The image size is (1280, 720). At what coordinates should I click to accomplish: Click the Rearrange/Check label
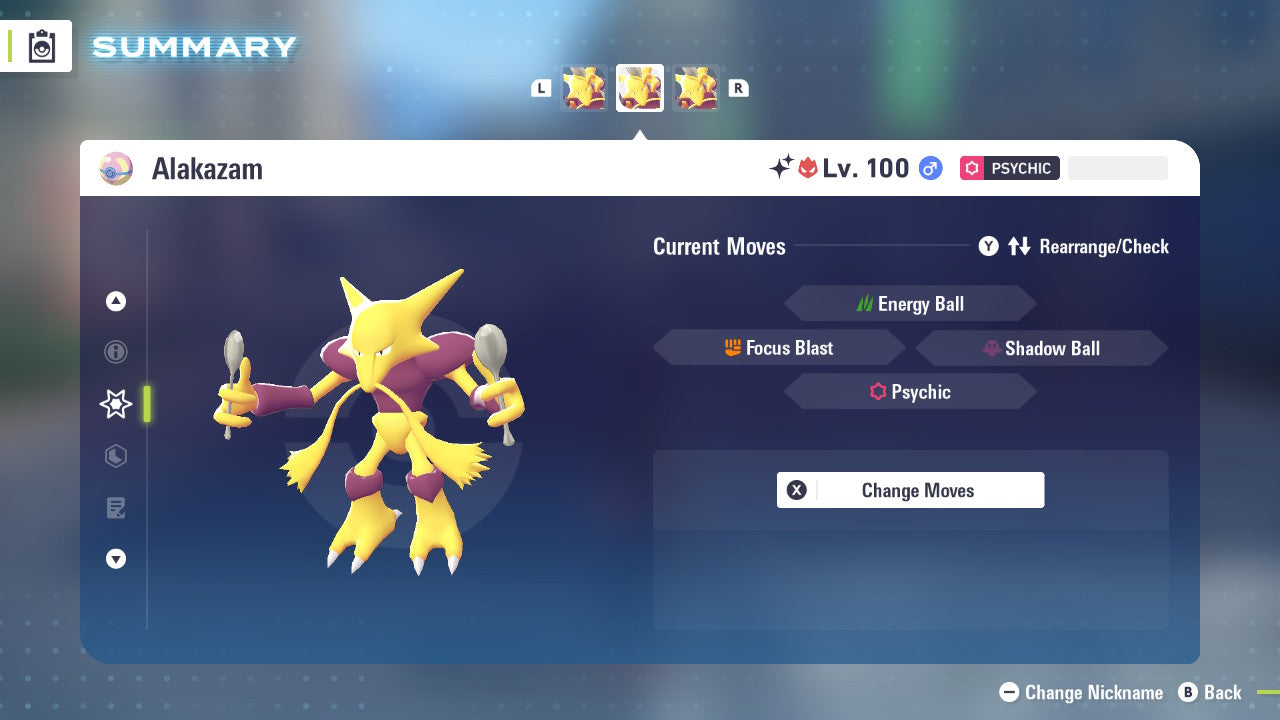click(1104, 246)
